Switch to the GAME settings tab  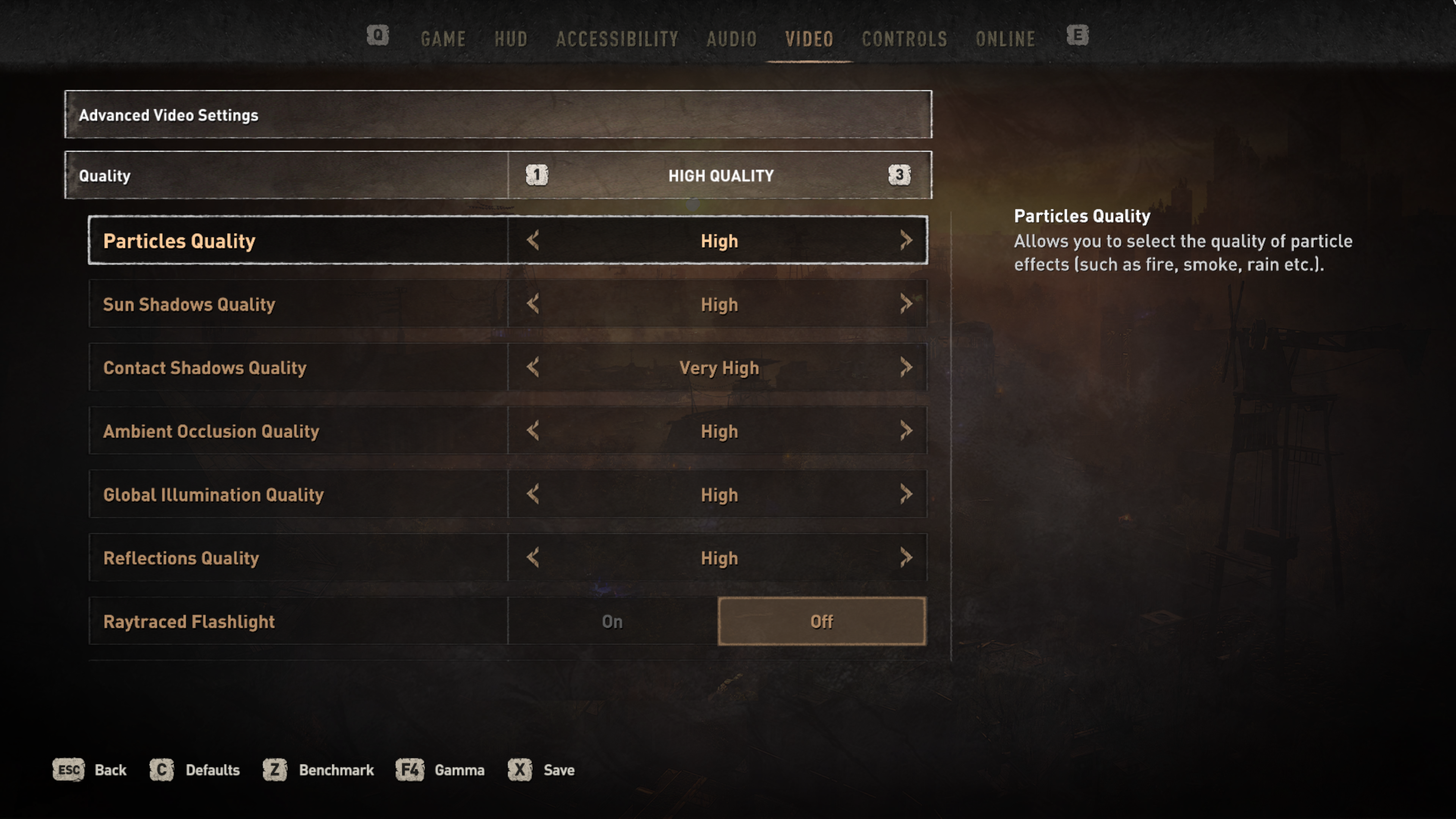pos(443,39)
